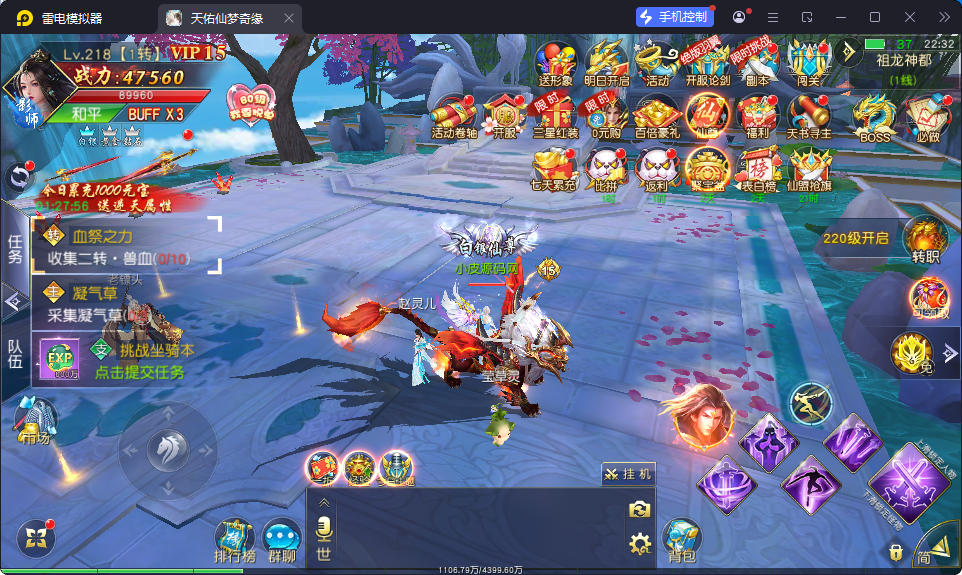Viewport: 962px width, 575px height.
Task: Open the BOSS dragon icon
Action: click(874, 117)
